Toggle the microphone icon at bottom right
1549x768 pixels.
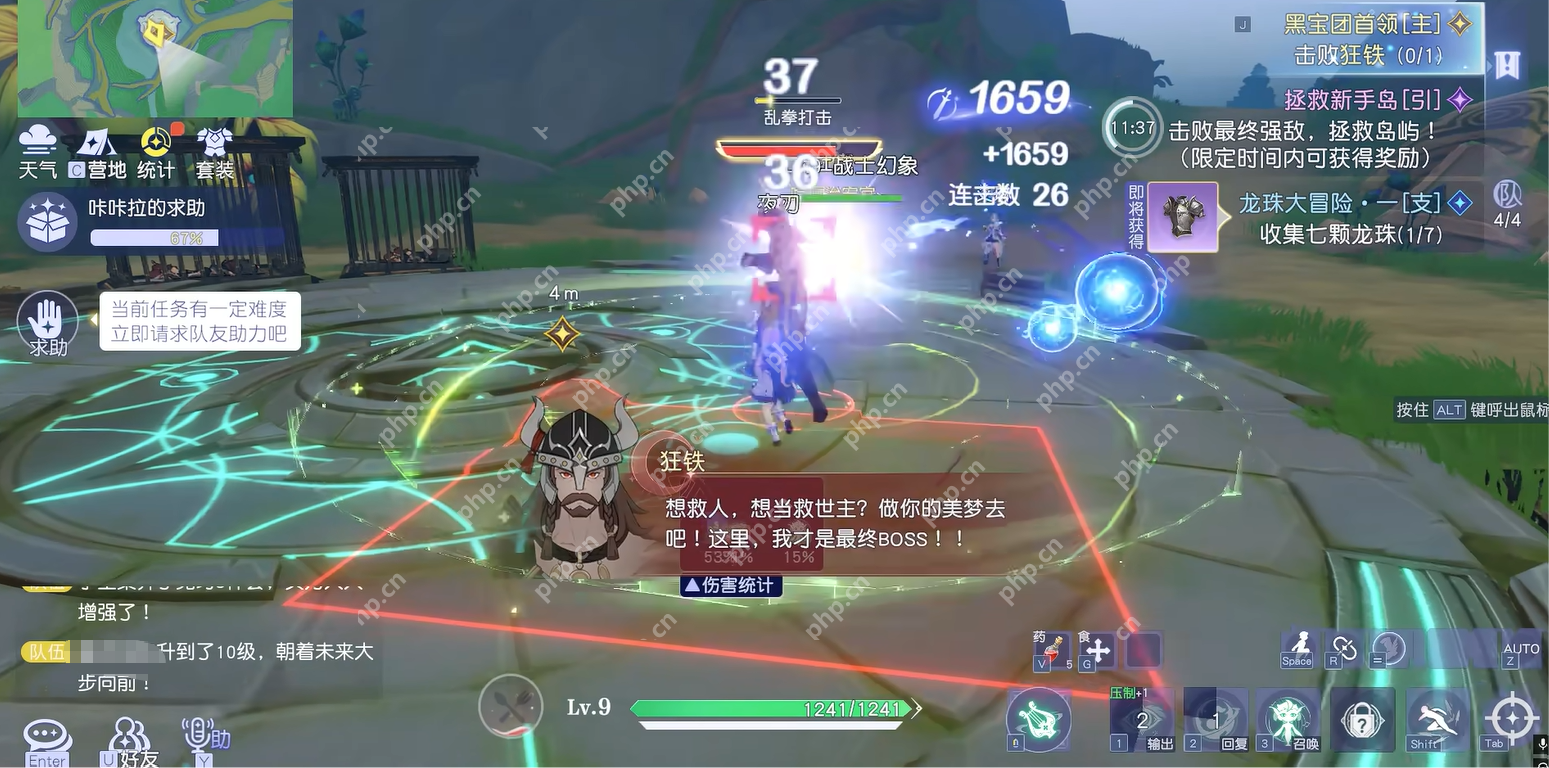(x=1541, y=743)
